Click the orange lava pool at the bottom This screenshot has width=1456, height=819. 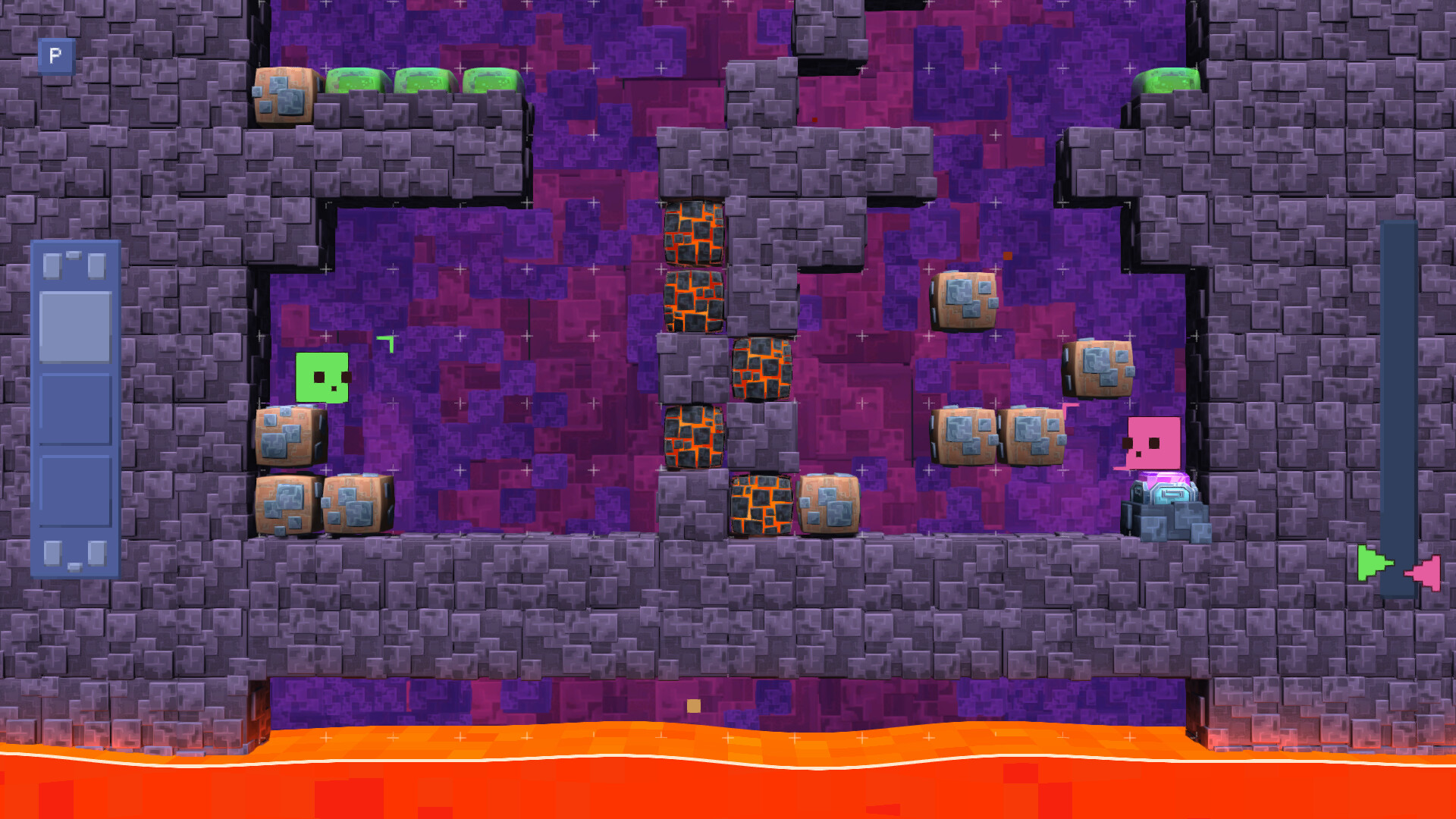coord(728,781)
